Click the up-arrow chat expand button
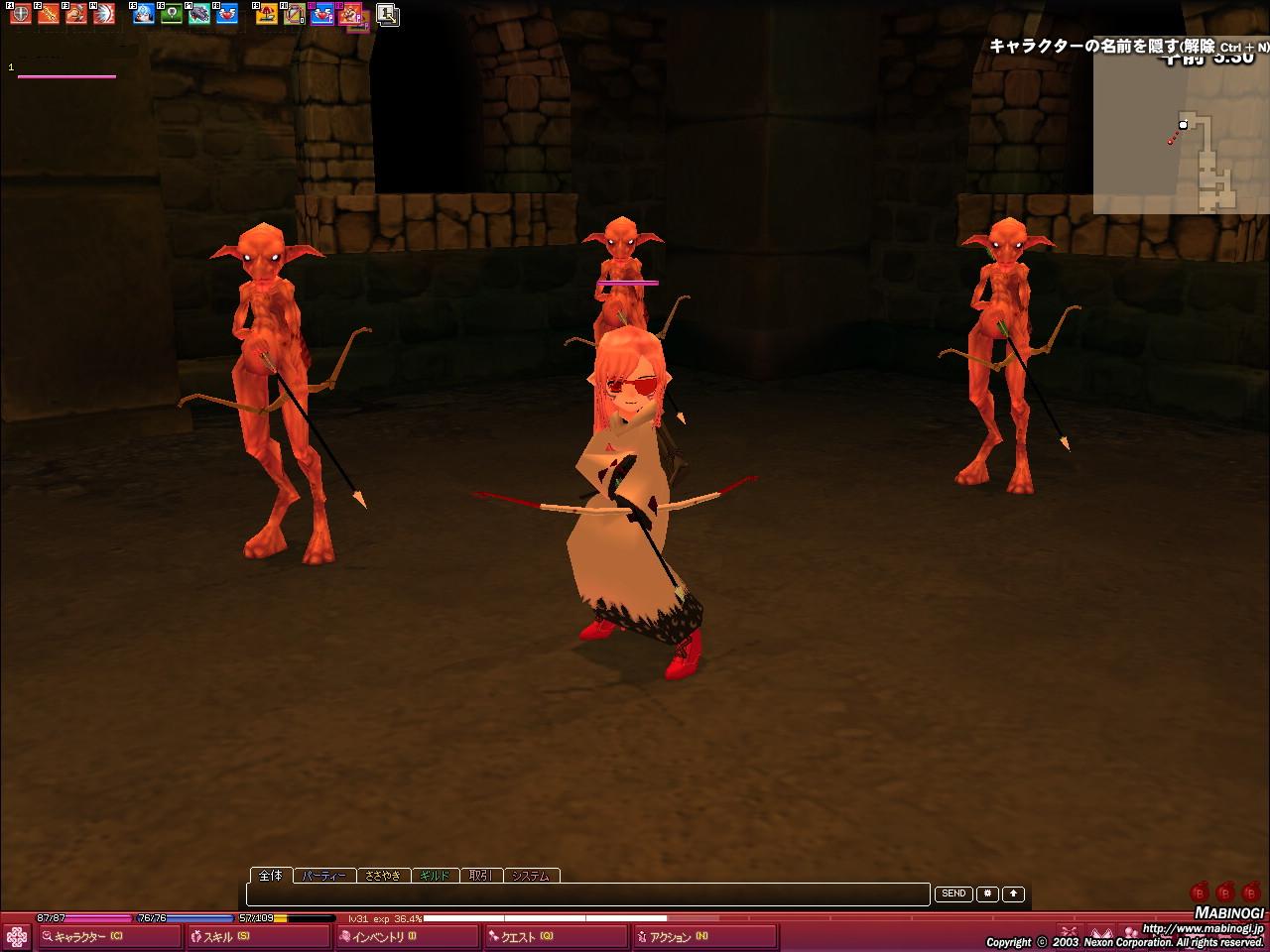 pos(1012,893)
